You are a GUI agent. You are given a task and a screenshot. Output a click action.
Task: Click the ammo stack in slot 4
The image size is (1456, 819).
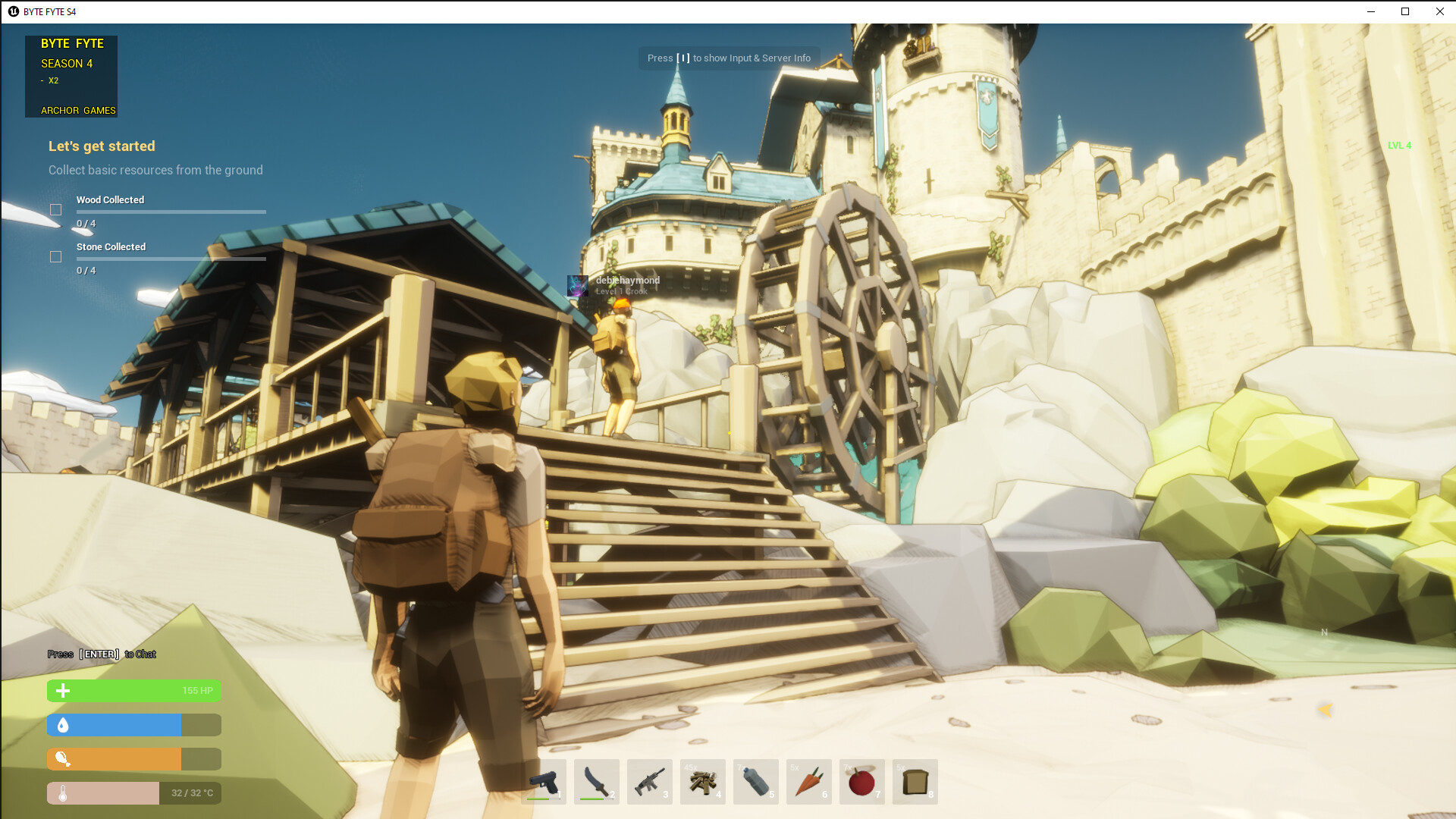[702, 781]
